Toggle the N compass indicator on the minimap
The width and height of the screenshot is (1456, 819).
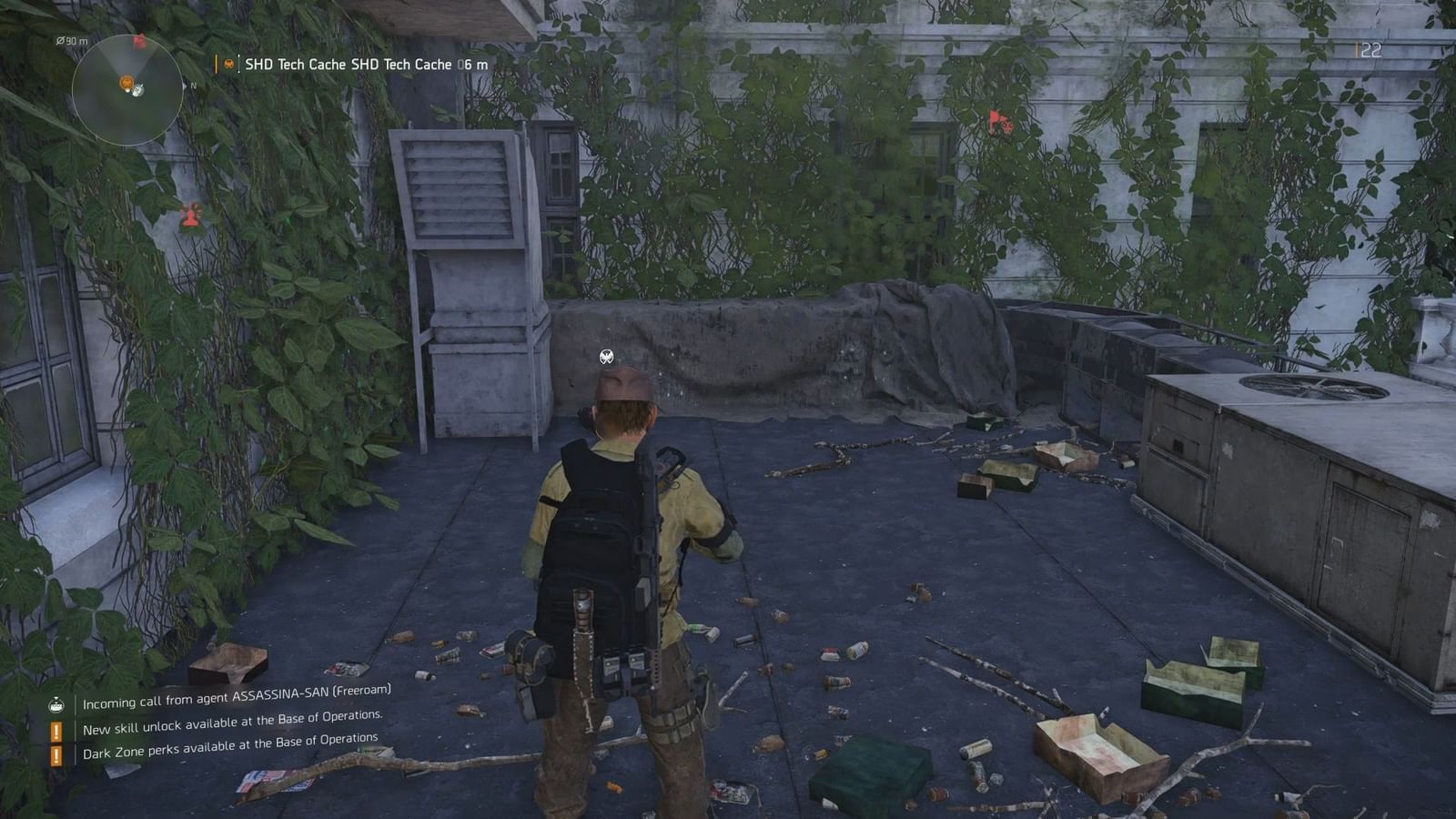click(194, 85)
